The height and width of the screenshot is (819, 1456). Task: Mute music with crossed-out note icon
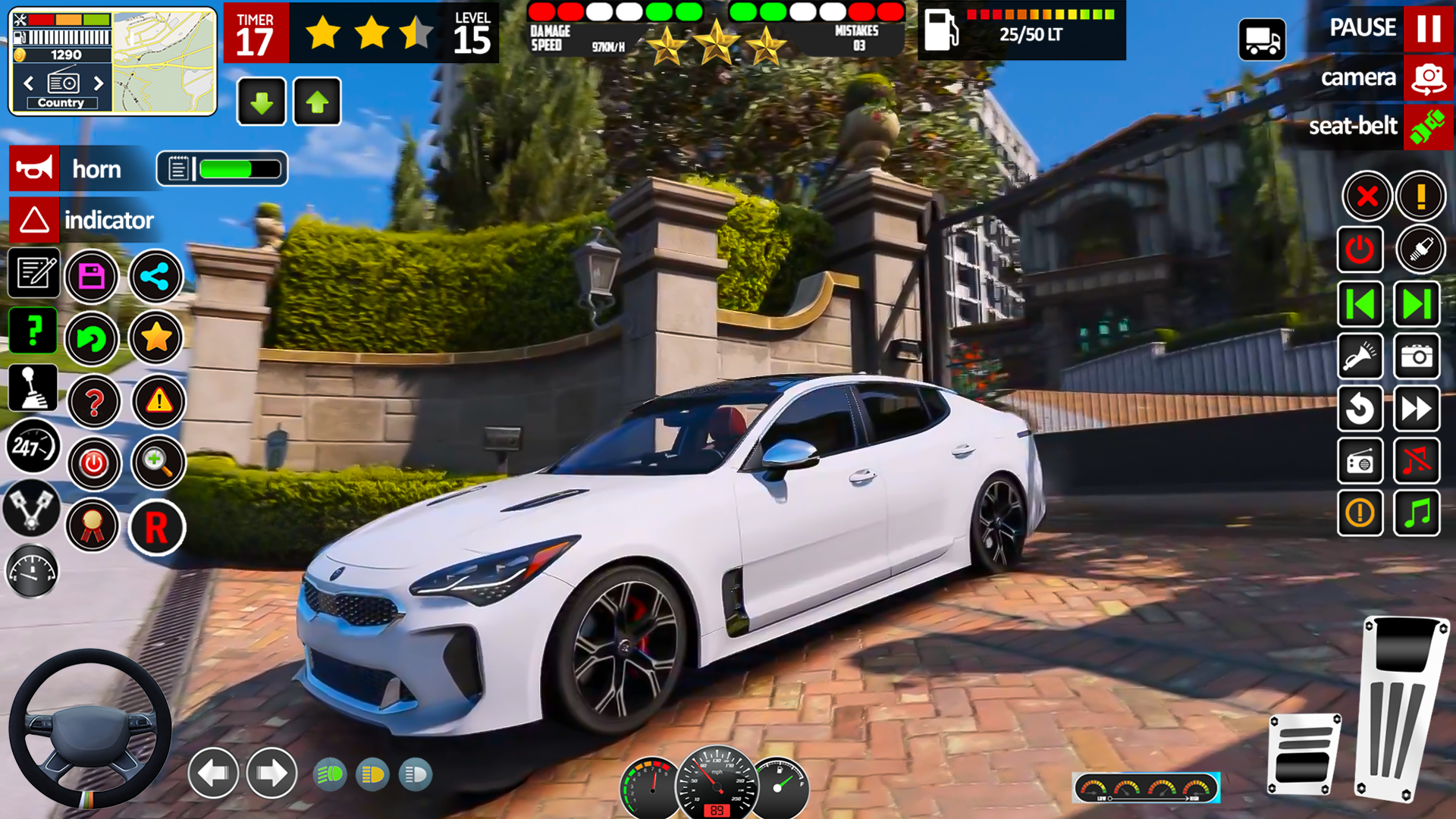pyautogui.click(x=1417, y=460)
